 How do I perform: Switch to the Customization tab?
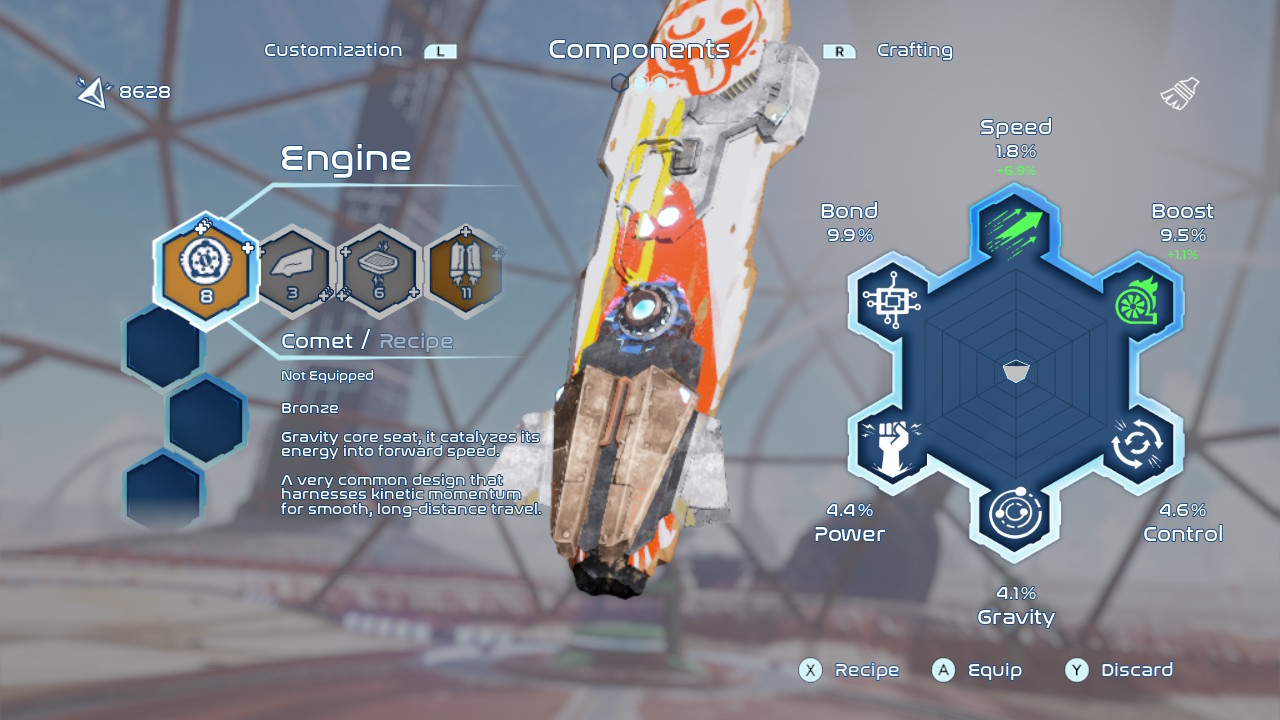click(x=333, y=50)
